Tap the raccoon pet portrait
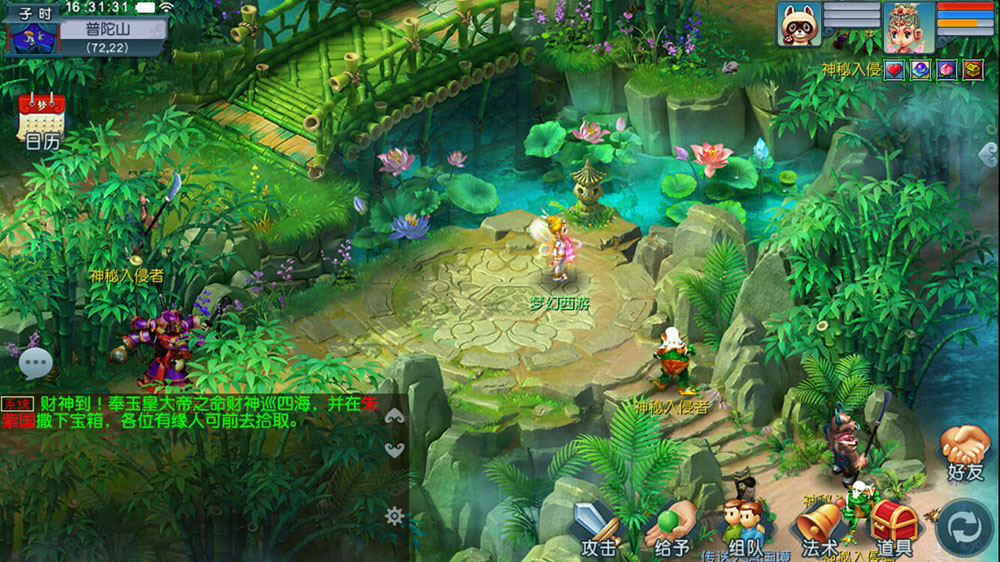The width and height of the screenshot is (1000, 562). 799,24
